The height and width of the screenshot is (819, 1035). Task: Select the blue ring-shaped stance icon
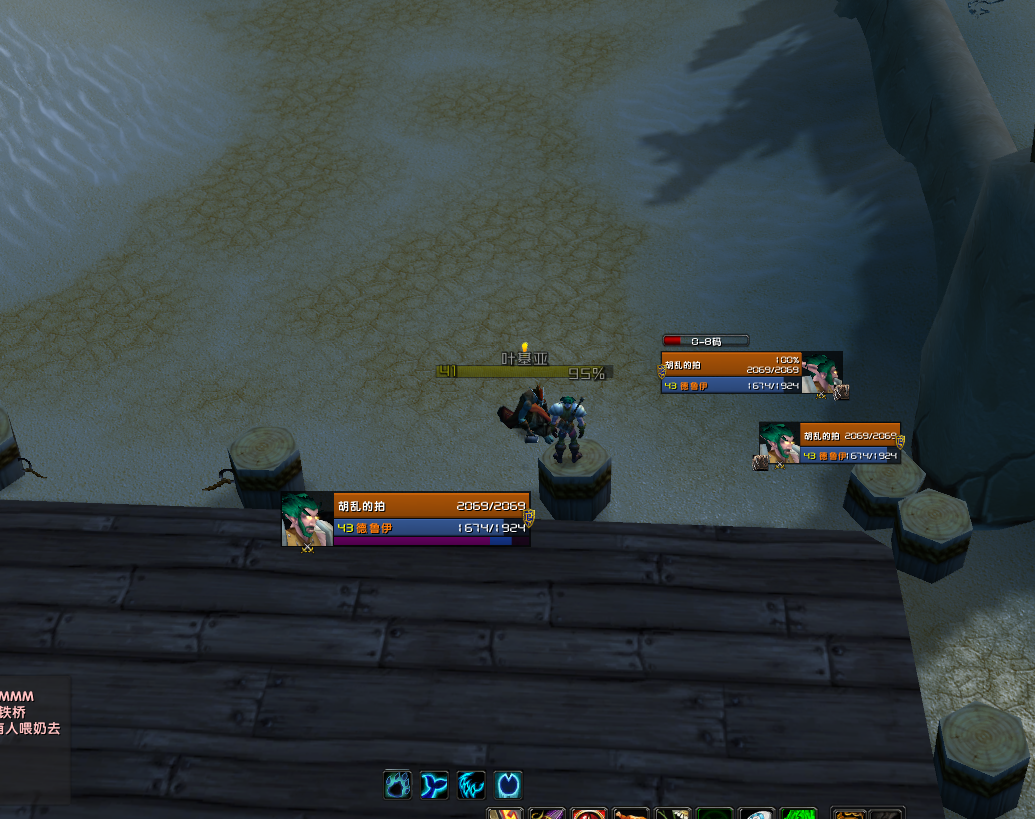pyautogui.click(x=508, y=785)
